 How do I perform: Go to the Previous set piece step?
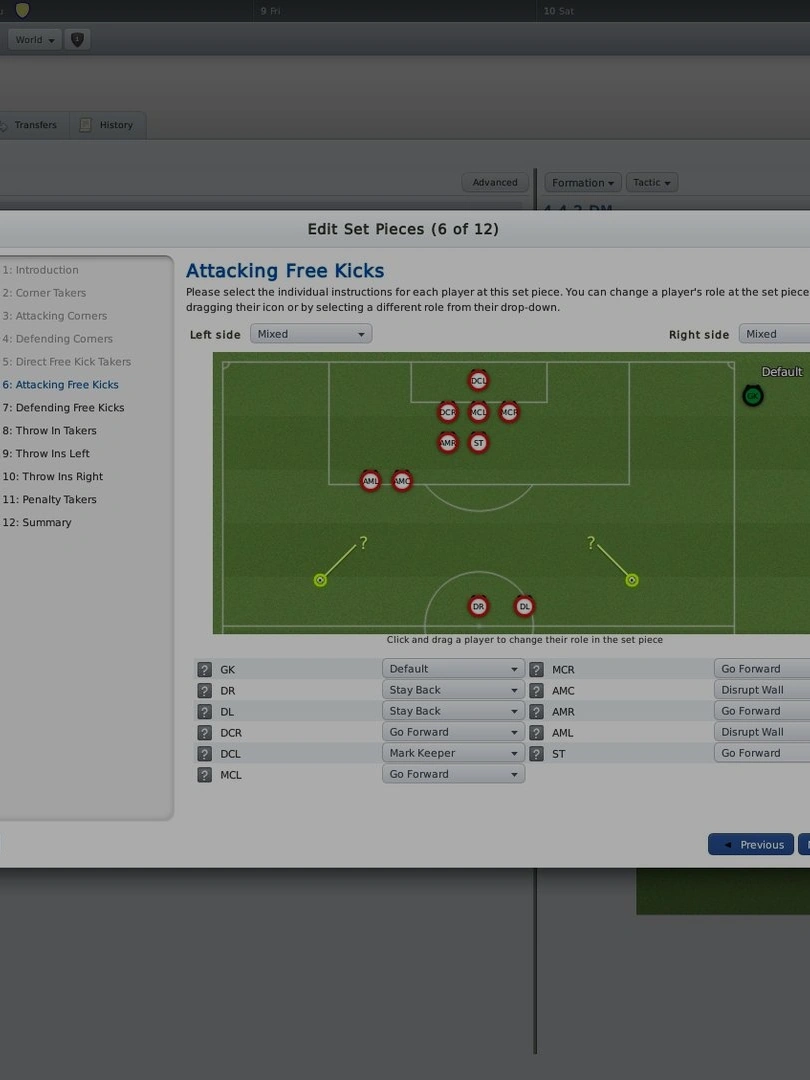point(752,845)
